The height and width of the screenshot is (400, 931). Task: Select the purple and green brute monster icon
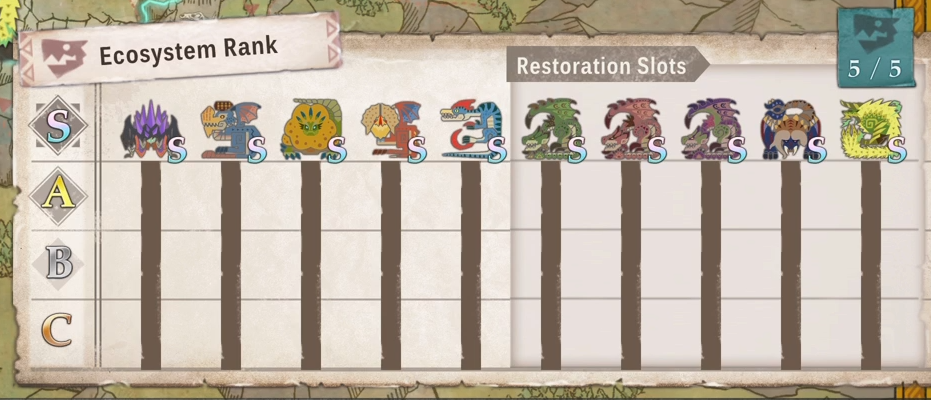[710, 130]
